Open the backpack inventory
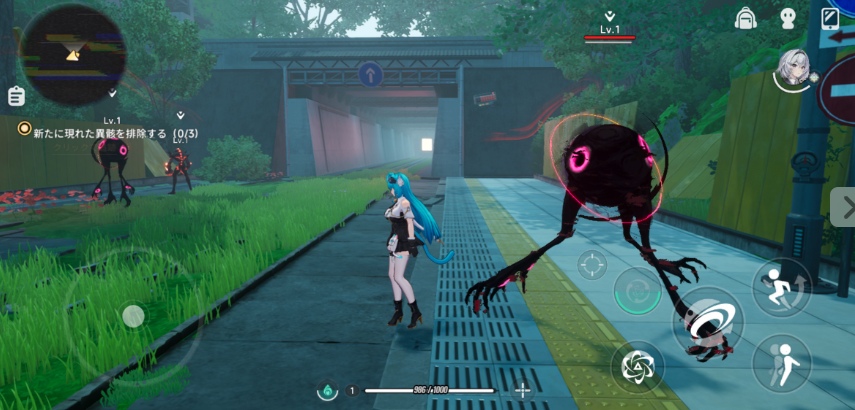 (744, 18)
